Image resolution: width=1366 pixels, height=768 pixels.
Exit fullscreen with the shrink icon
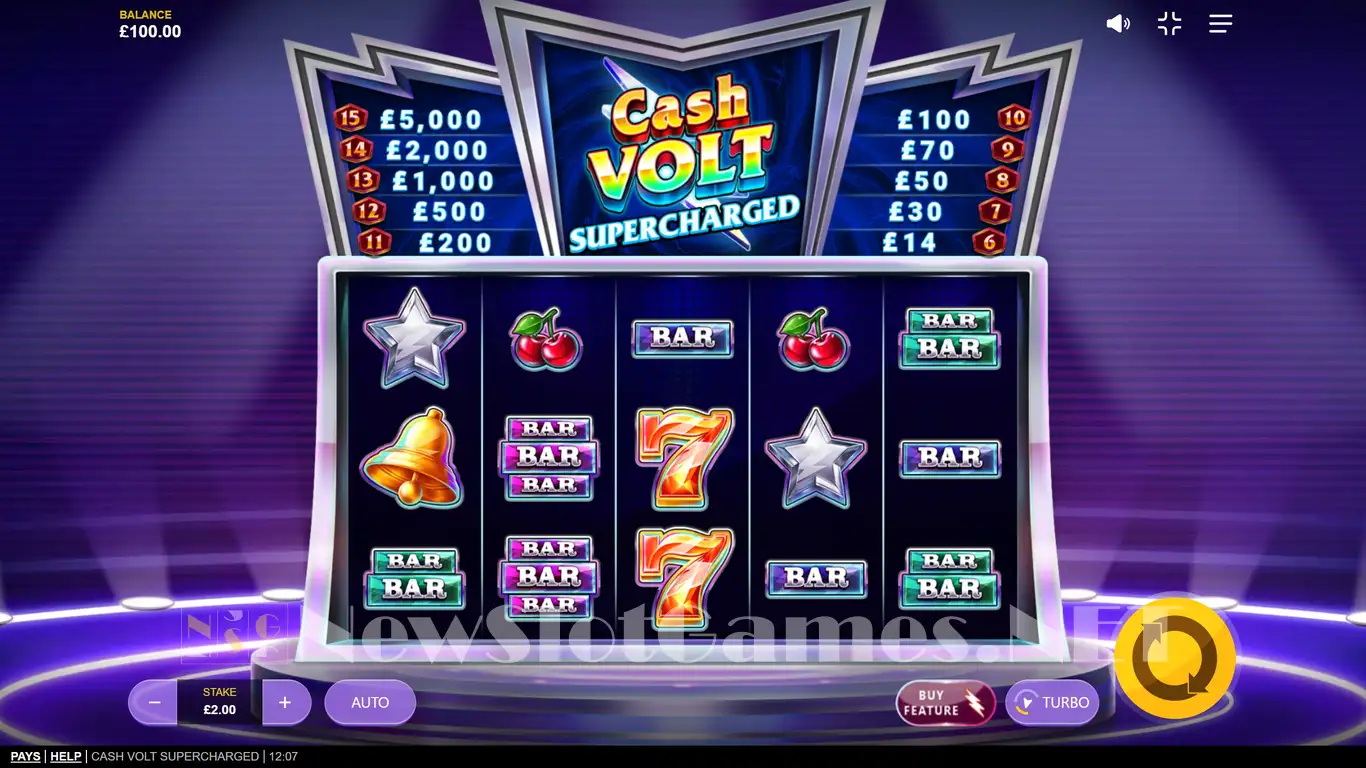pyautogui.click(x=1169, y=24)
